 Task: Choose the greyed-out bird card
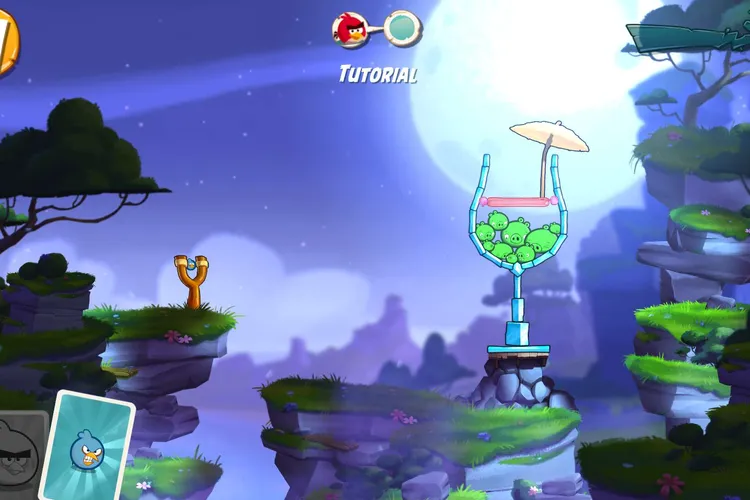pos(20,455)
